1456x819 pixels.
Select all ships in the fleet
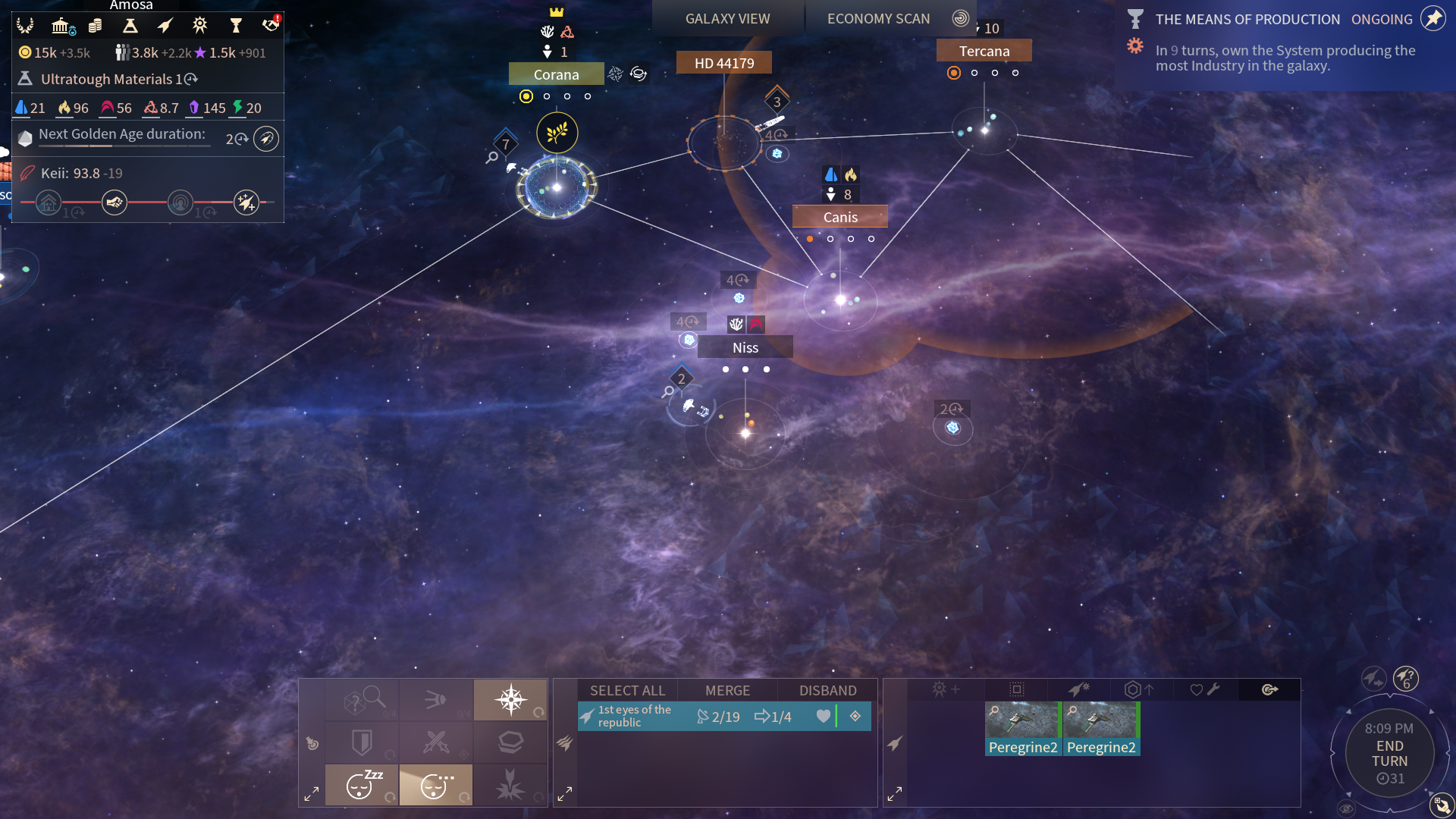627,690
